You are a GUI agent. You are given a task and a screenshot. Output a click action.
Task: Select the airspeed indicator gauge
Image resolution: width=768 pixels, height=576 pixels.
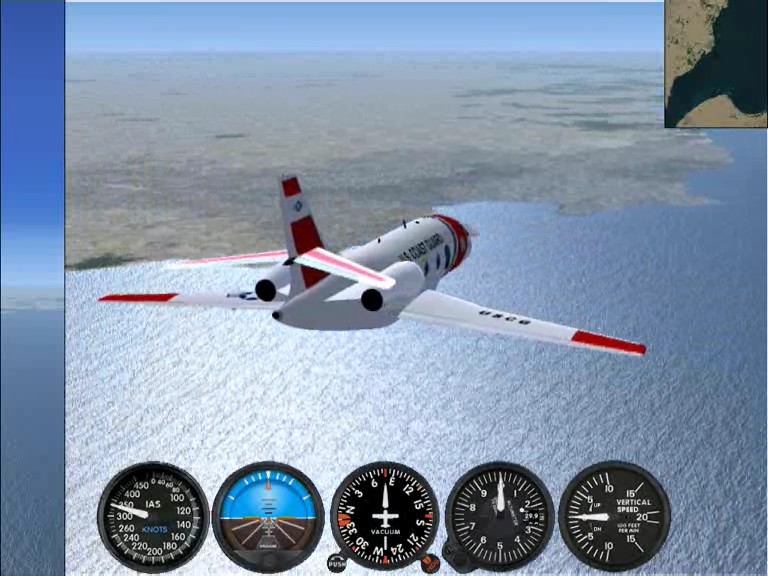click(x=153, y=516)
